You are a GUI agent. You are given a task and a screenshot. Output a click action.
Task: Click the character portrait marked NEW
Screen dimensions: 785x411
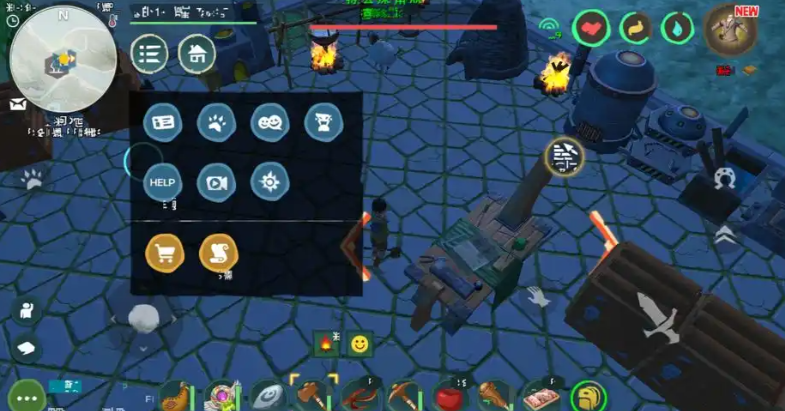pyautogui.click(x=729, y=31)
